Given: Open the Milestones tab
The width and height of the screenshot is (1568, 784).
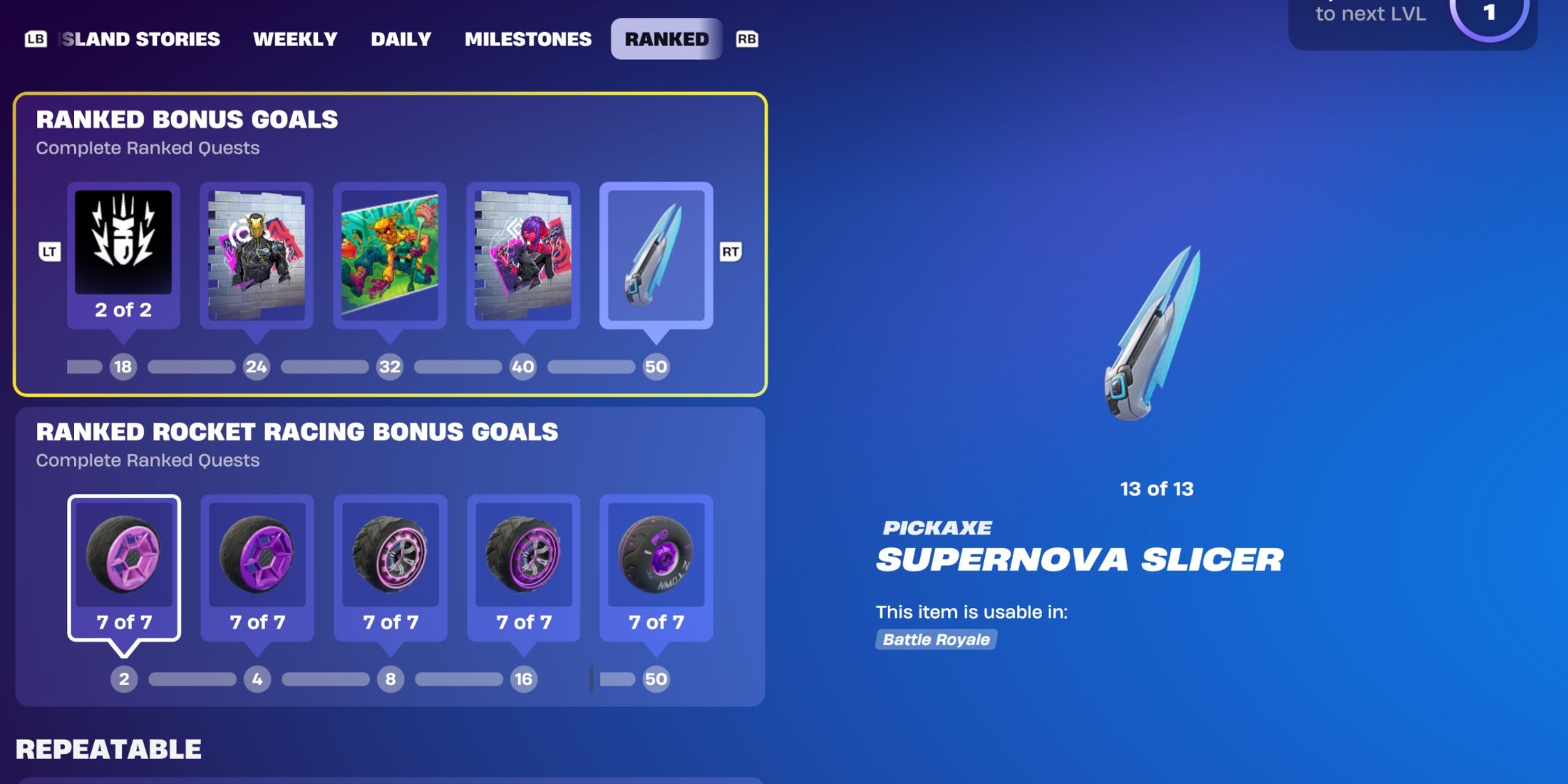Looking at the screenshot, I should coord(527,39).
